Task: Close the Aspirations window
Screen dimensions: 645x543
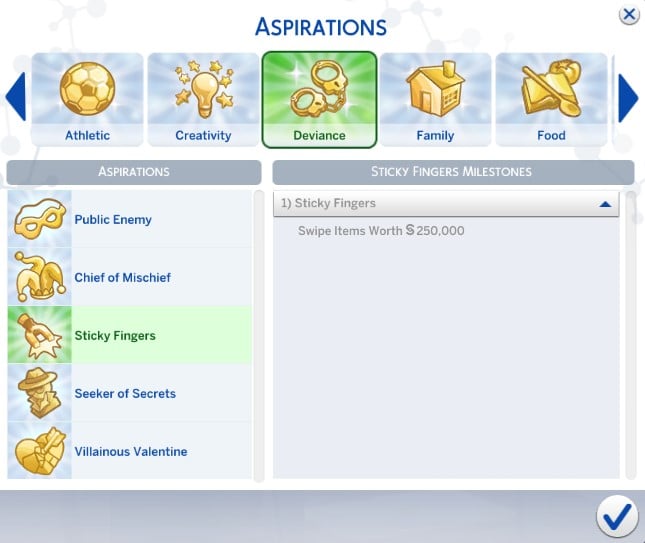Action: (x=629, y=14)
